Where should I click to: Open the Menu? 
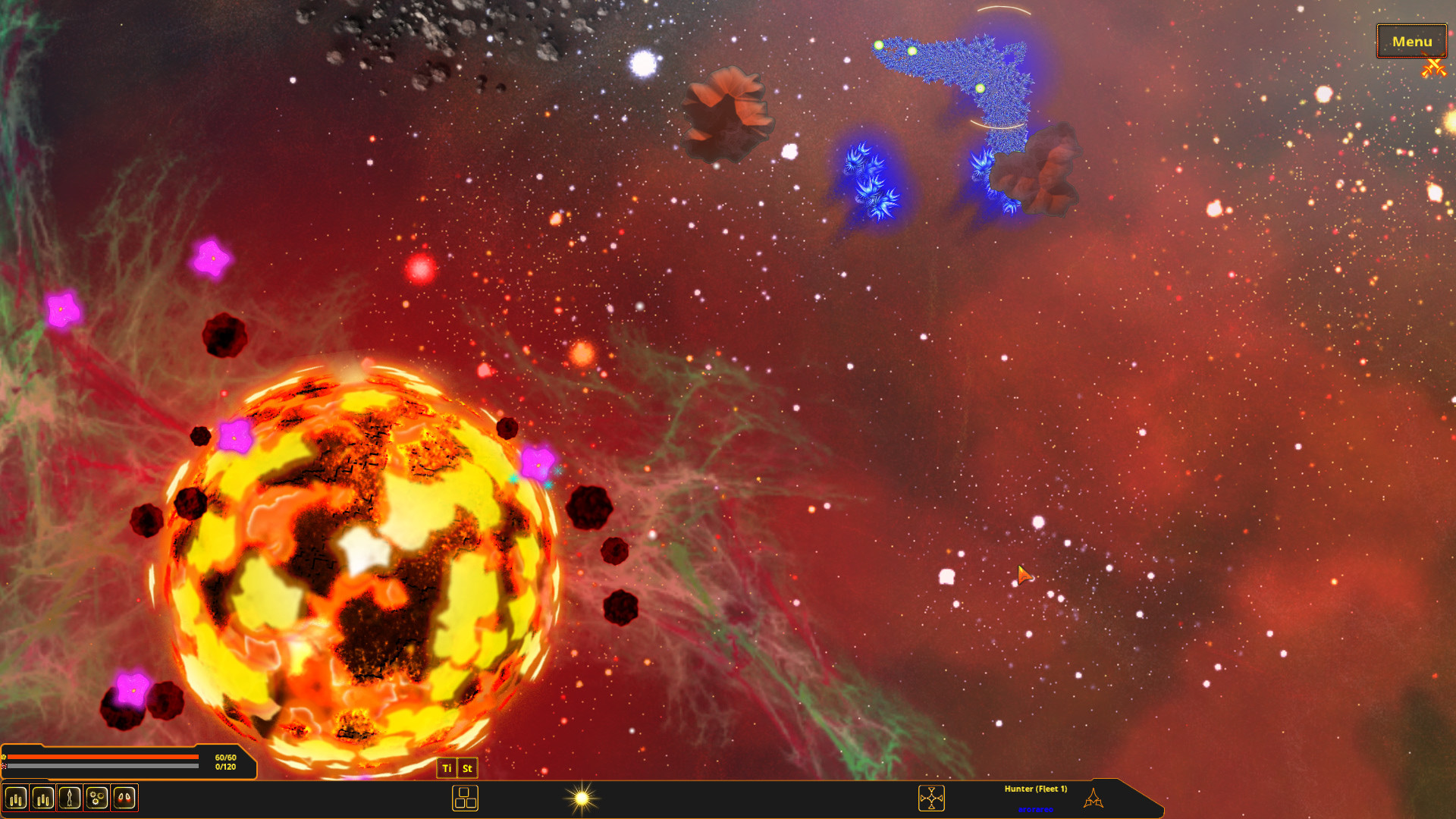[1411, 42]
